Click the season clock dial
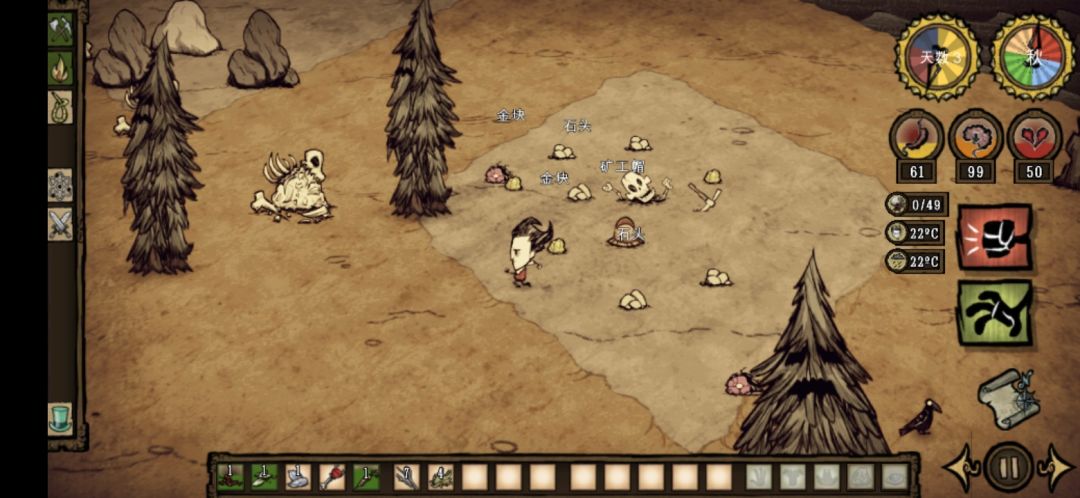 click(x=1032, y=56)
